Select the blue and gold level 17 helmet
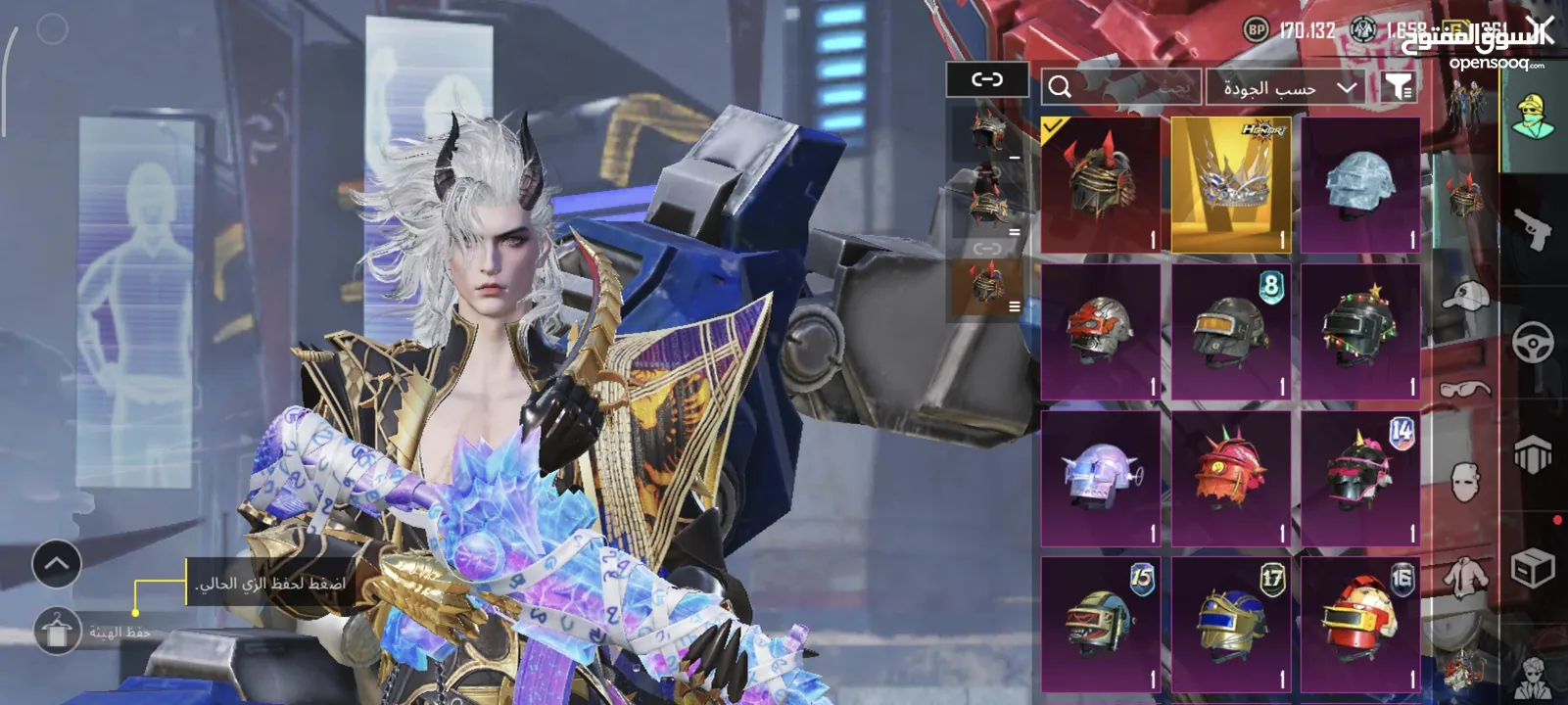This screenshot has width=1568, height=705. pos(1231,624)
